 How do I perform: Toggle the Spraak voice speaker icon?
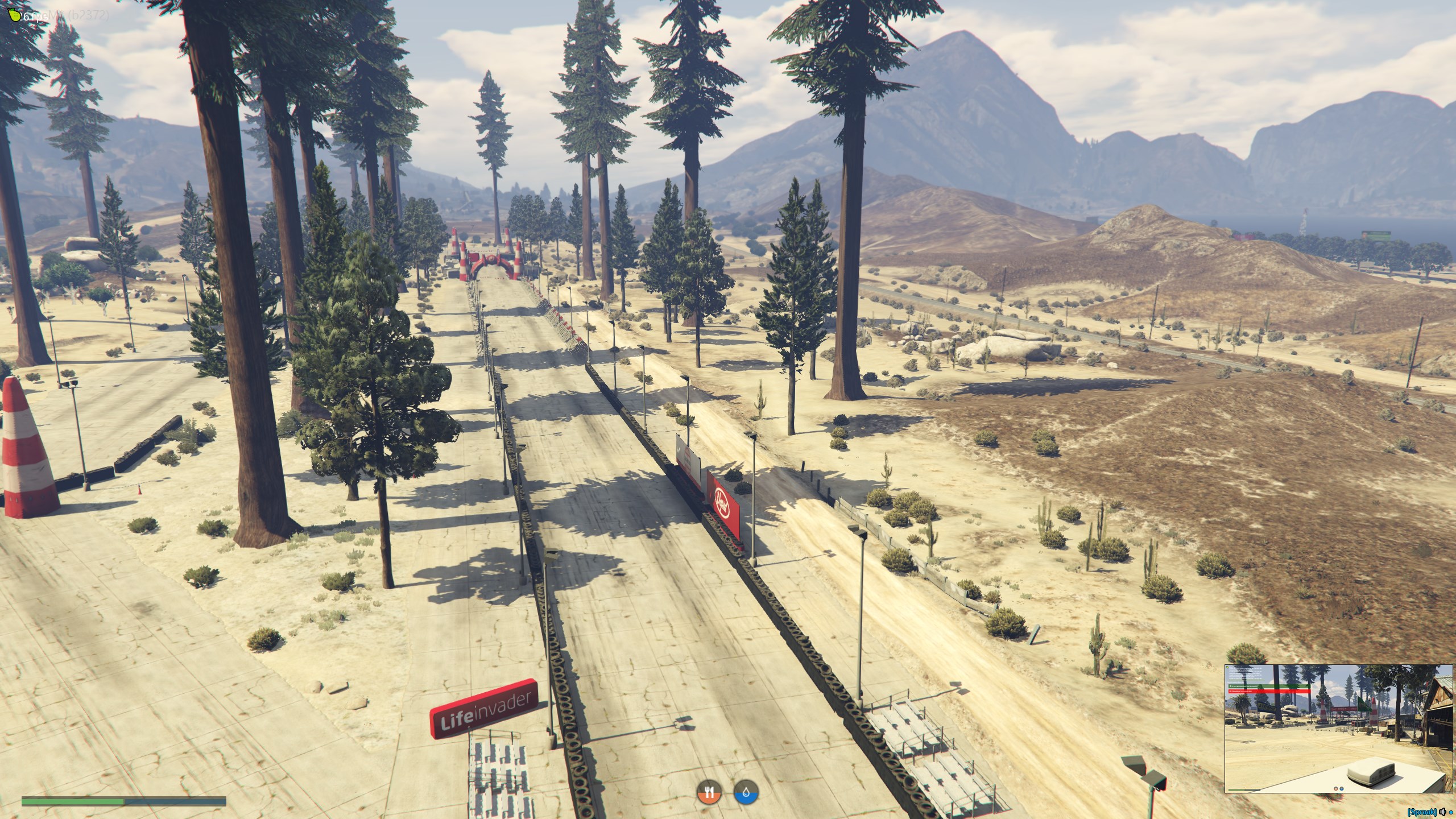(1443, 812)
